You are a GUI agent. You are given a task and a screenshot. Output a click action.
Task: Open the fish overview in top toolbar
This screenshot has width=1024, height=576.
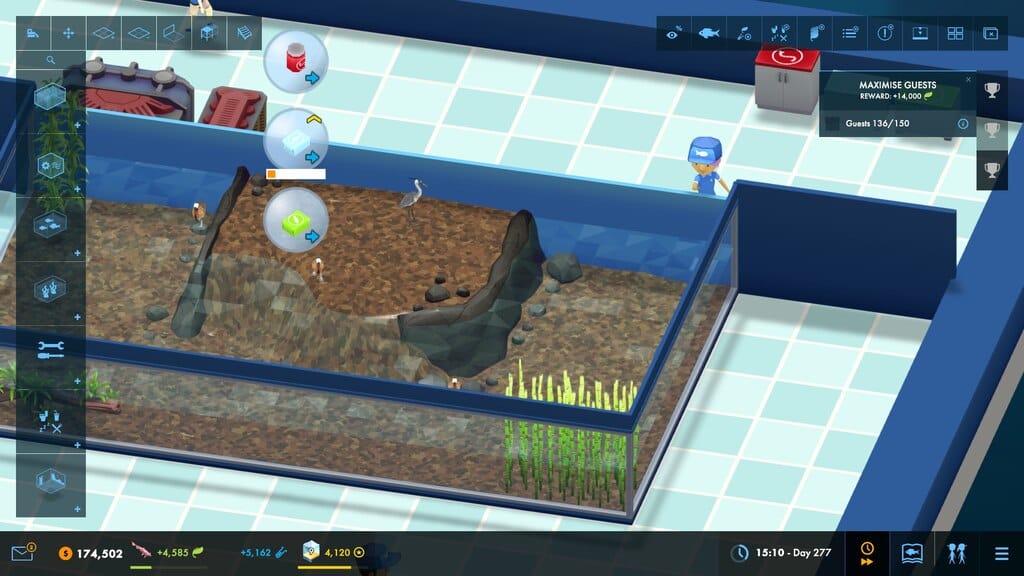[709, 33]
